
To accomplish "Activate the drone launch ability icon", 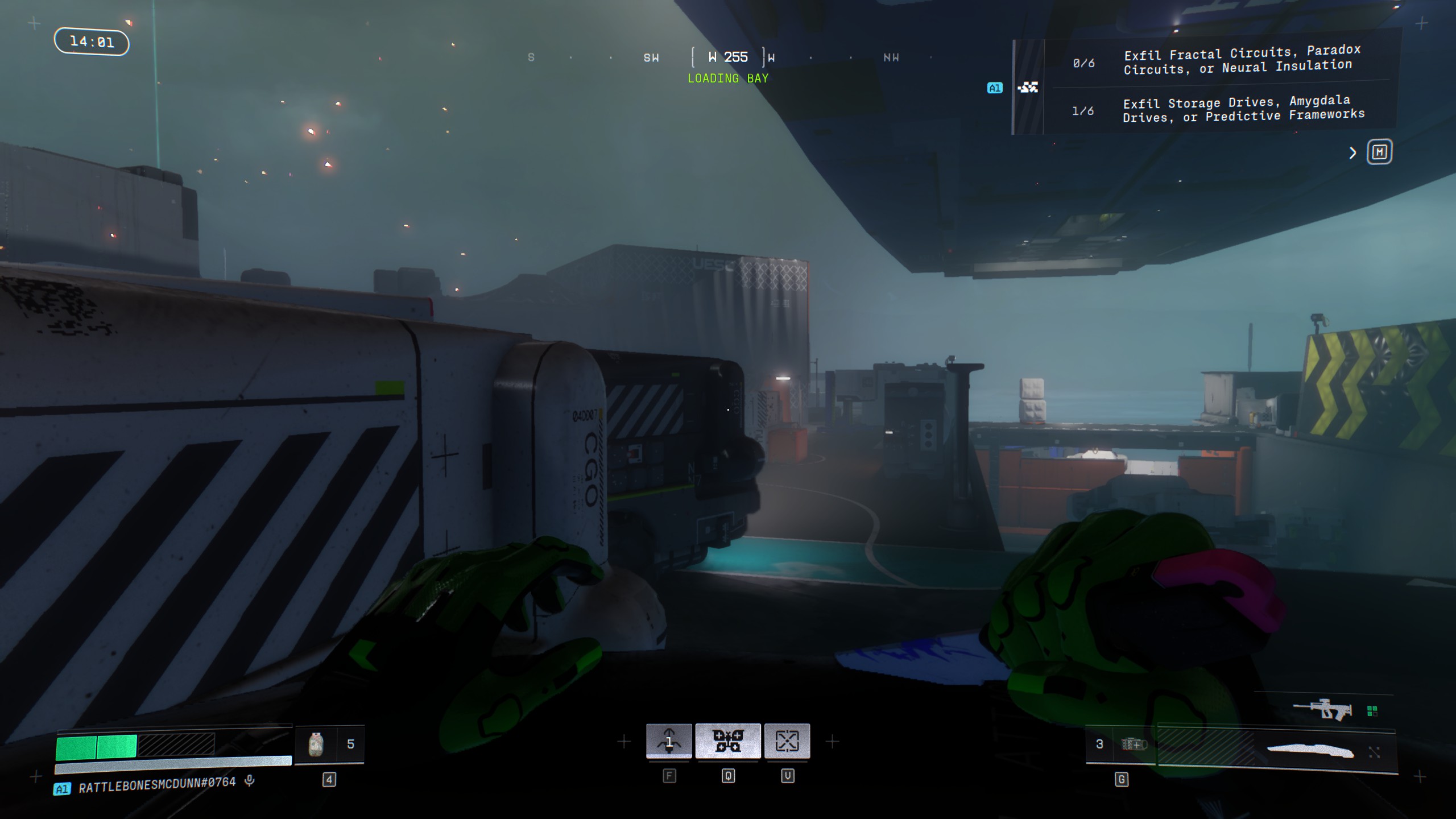I will [x=669, y=741].
